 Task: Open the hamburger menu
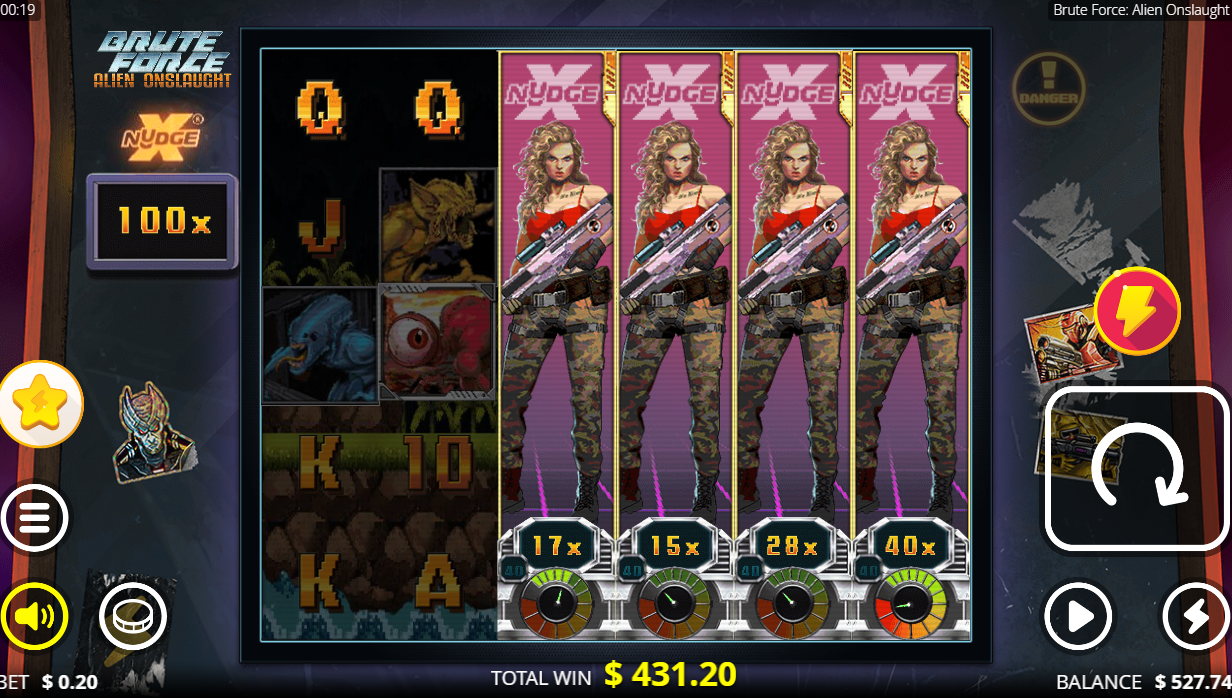click(x=34, y=518)
